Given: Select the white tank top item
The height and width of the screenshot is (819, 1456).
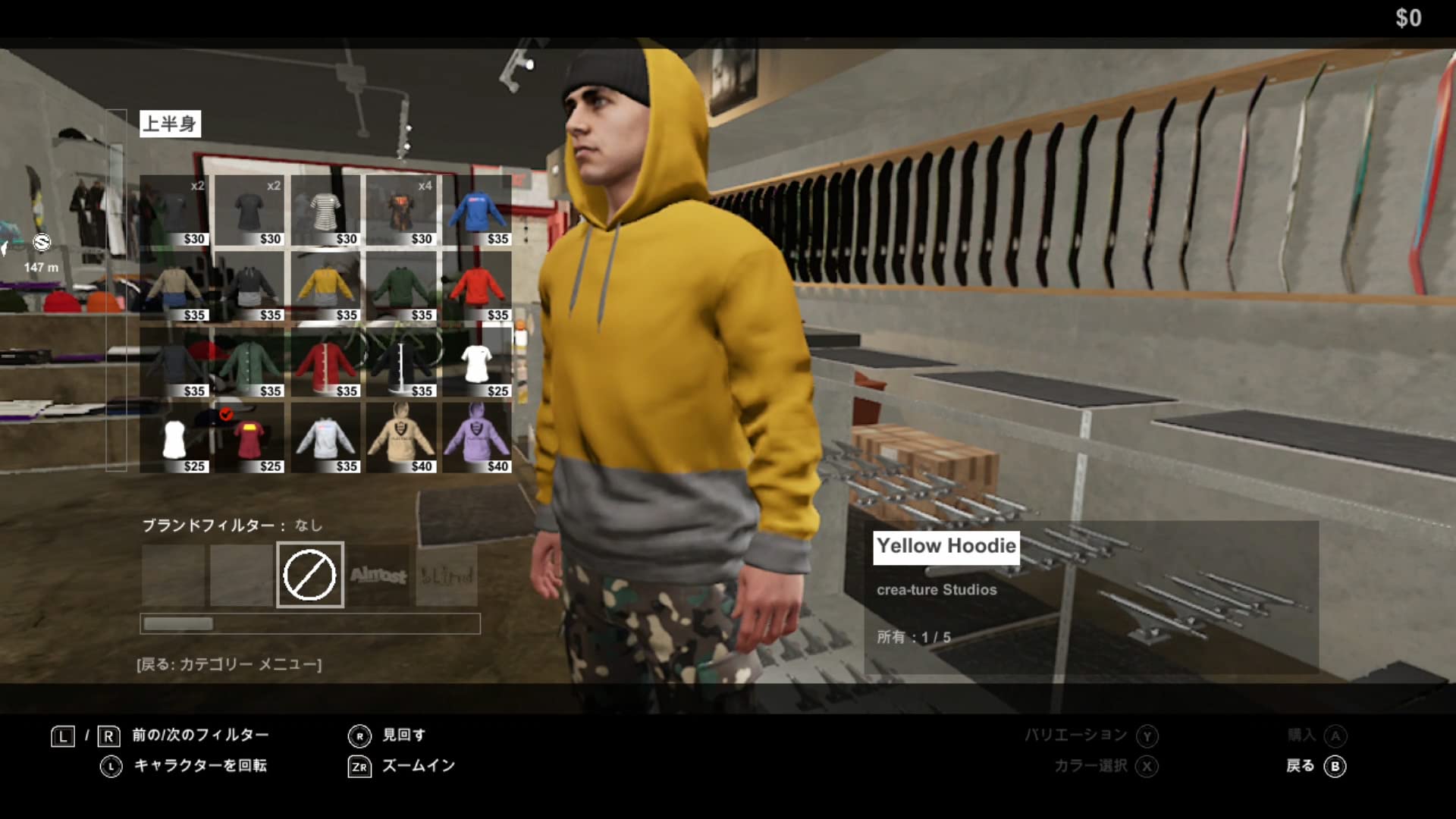Looking at the screenshot, I should pyautogui.click(x=174, y=438).
